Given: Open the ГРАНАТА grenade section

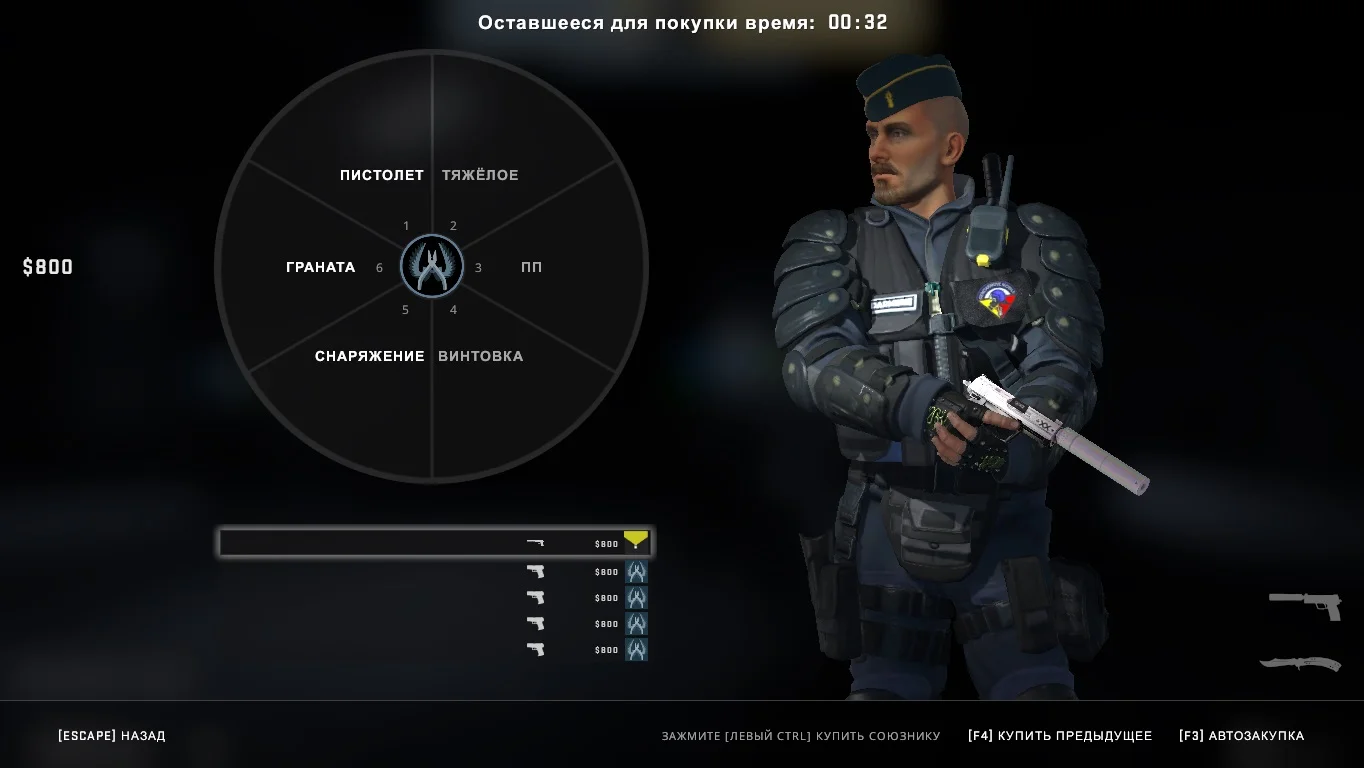Looking at the screenshot, I should 320,267.
